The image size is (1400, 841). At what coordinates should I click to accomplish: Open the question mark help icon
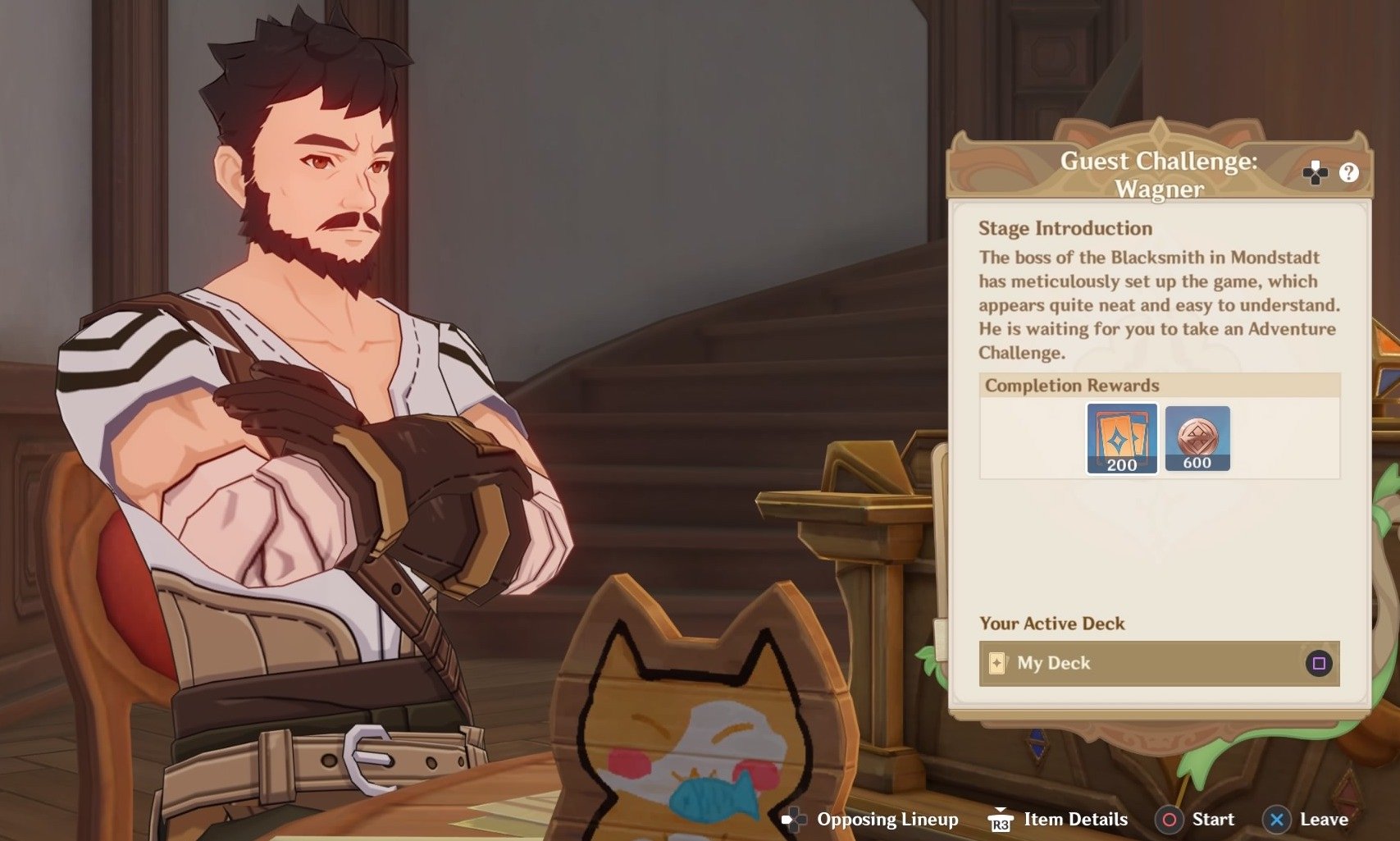point(1348,173)
